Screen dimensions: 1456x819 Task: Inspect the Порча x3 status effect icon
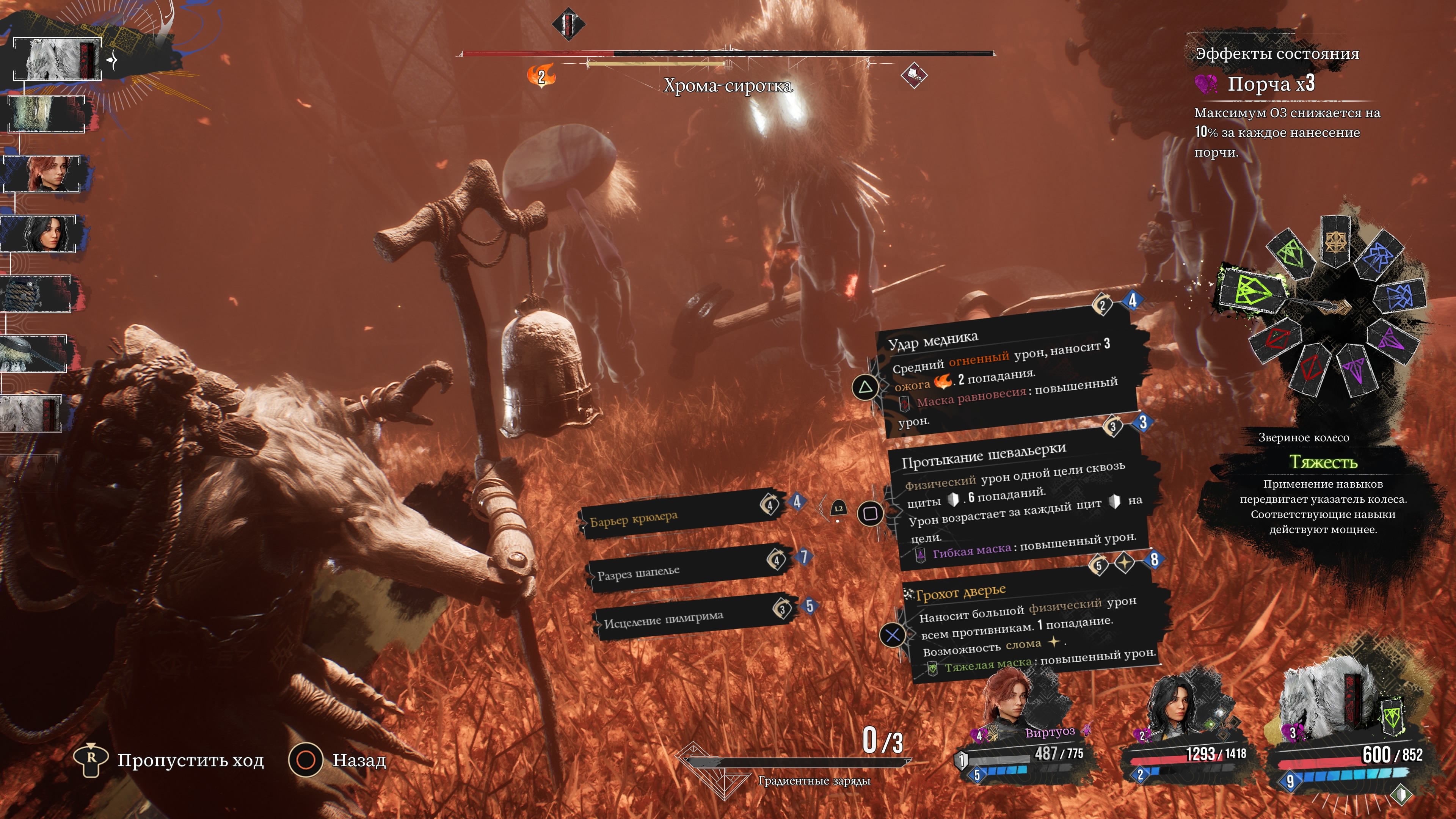click(1206, 84)
